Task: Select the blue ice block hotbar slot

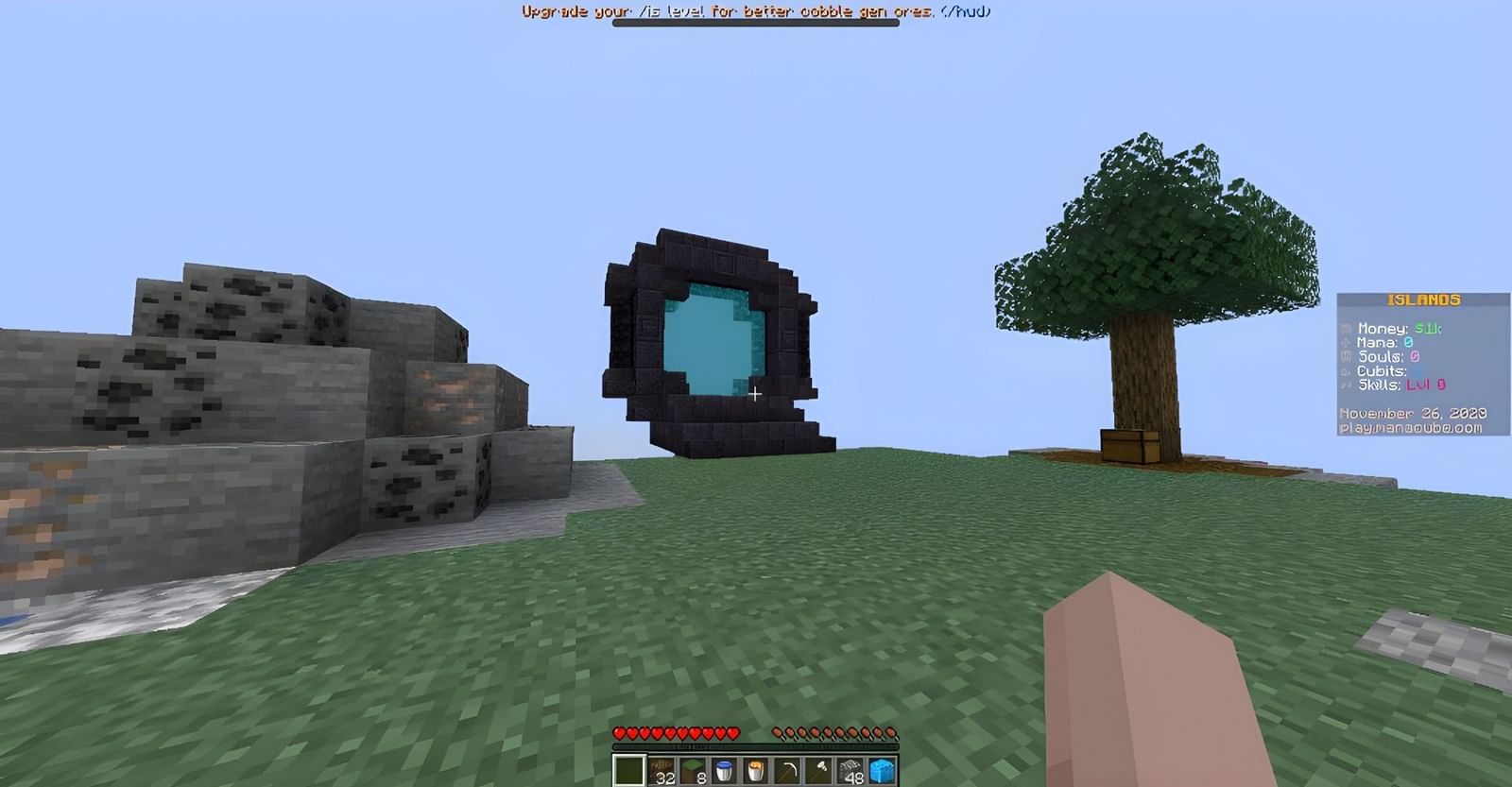Action: [x=881, y=769]
